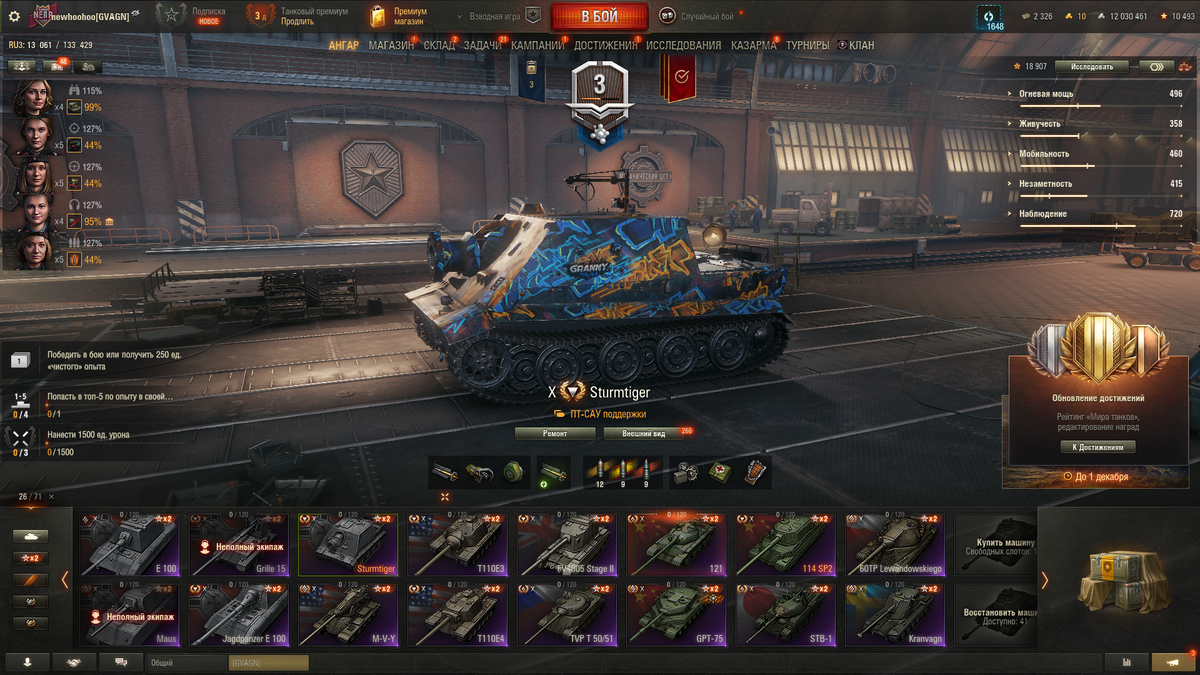Open the КАМПАНИИ tab

pyautogui.click(x=538, y=45)
